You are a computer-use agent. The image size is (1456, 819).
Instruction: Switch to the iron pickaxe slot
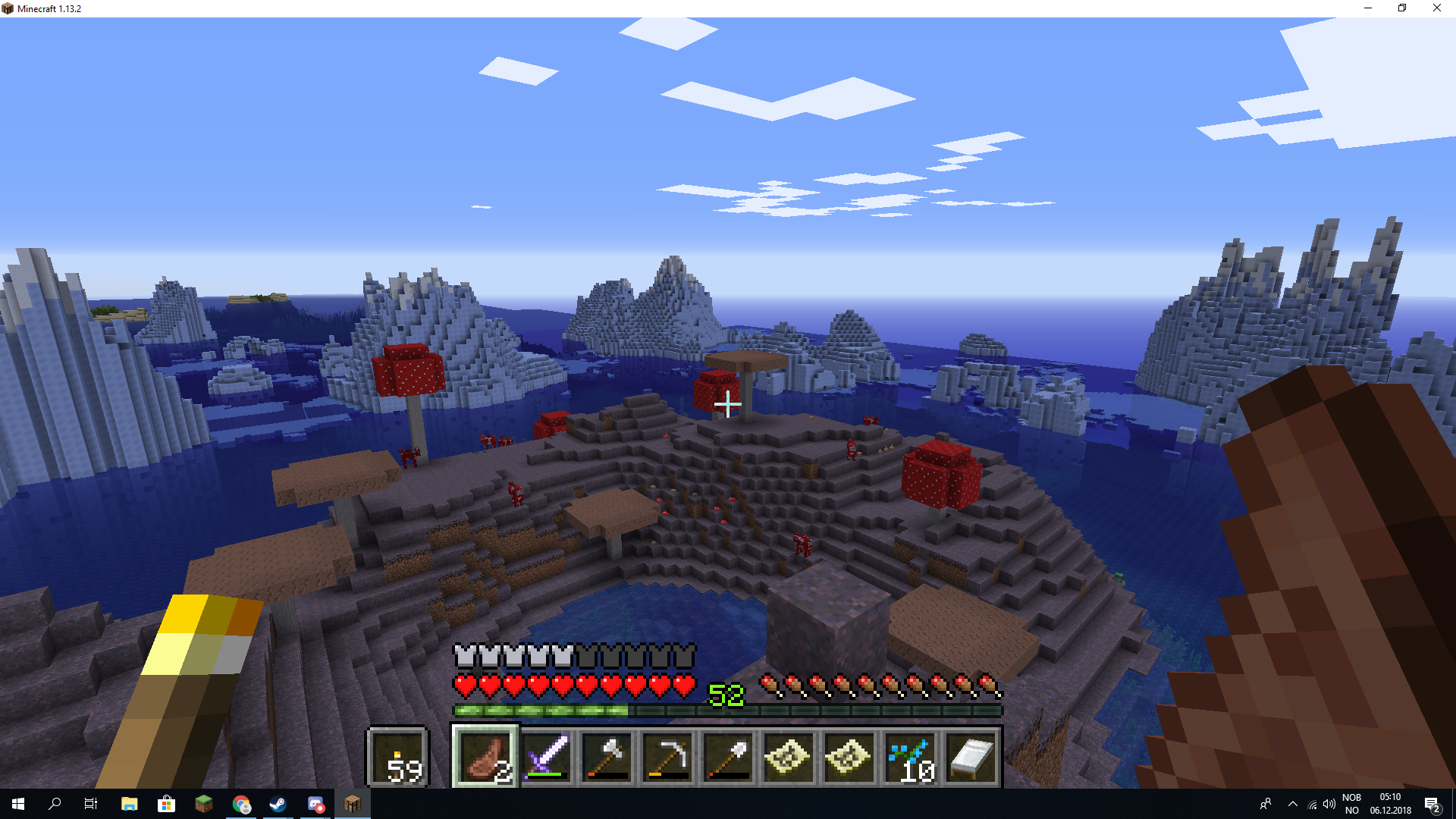pyautogui.click(x=667, y=757)
